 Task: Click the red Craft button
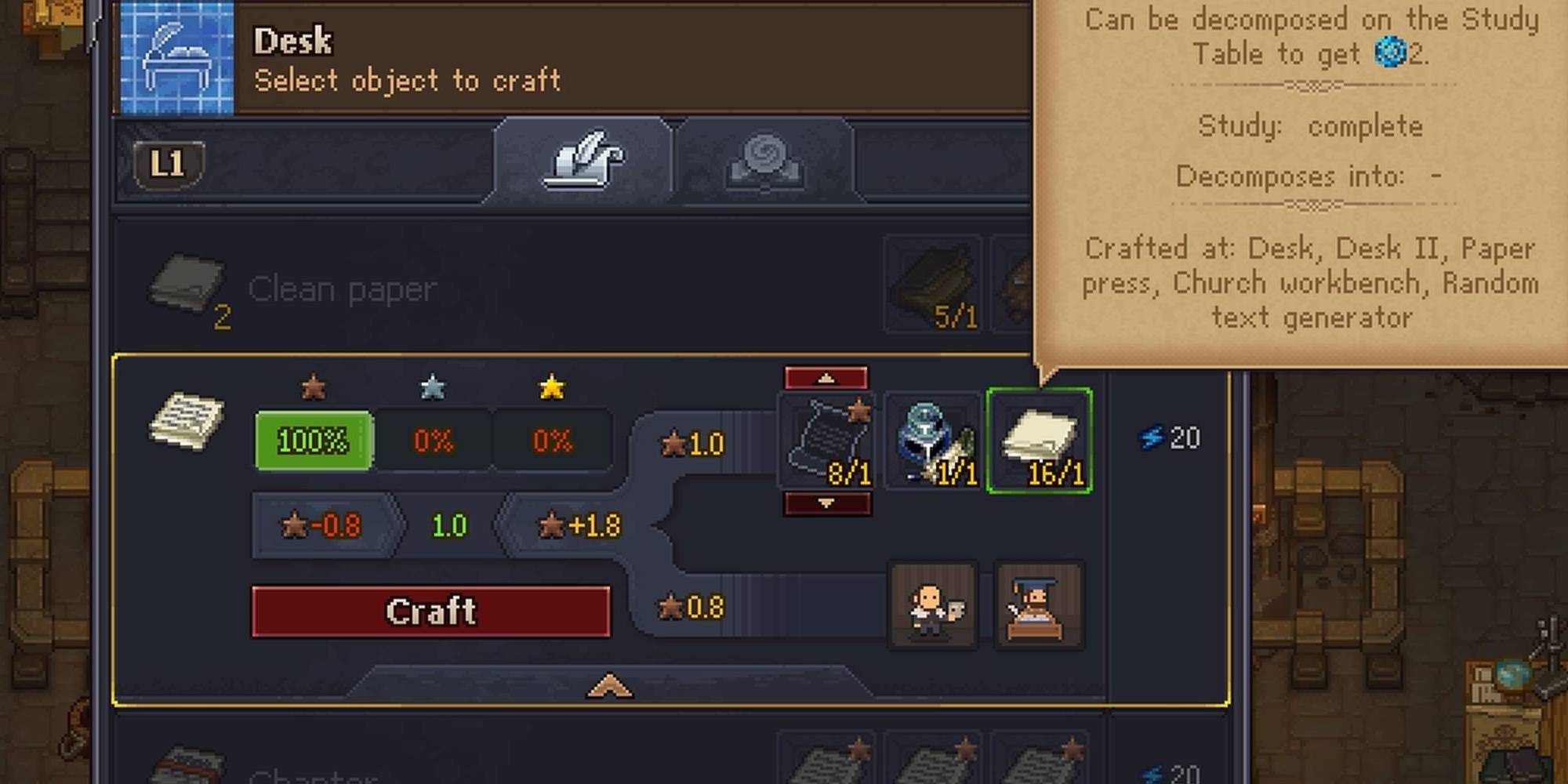430,612
